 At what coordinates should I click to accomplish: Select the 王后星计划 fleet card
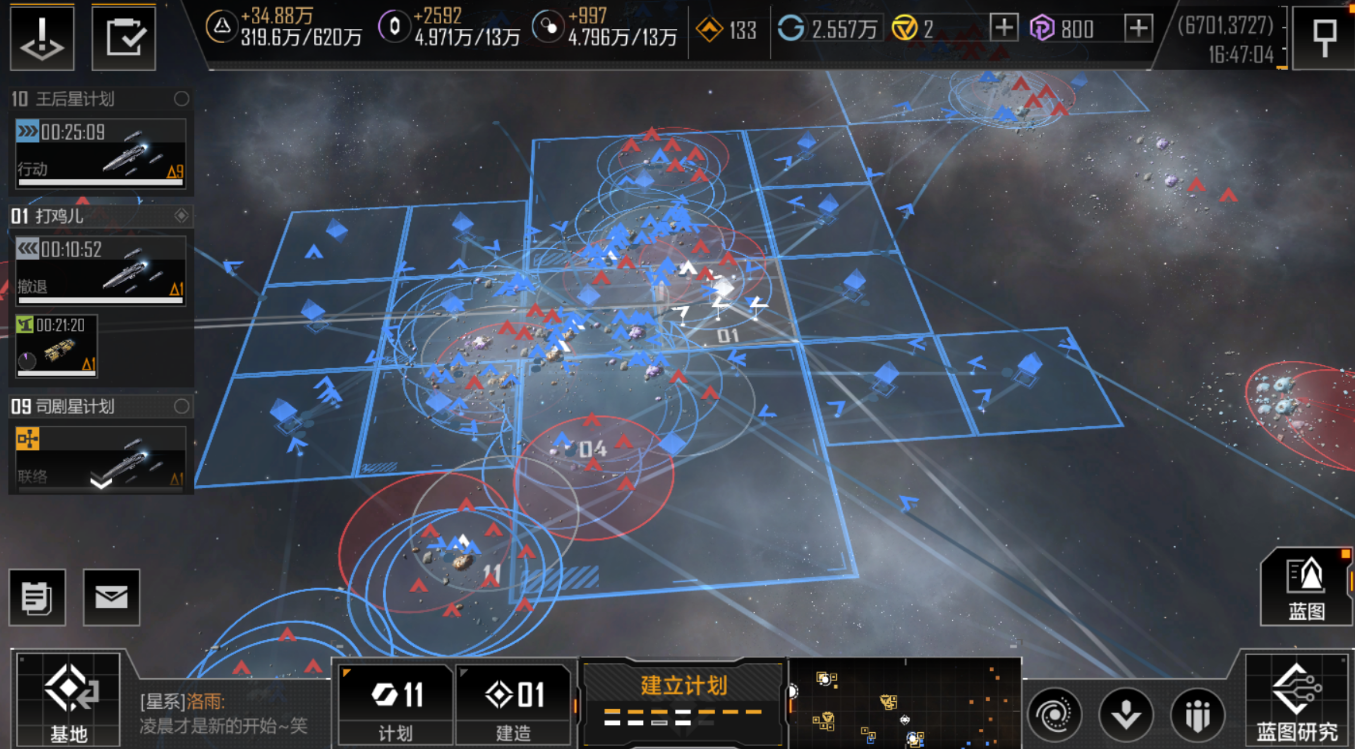[x=101, y=151]
